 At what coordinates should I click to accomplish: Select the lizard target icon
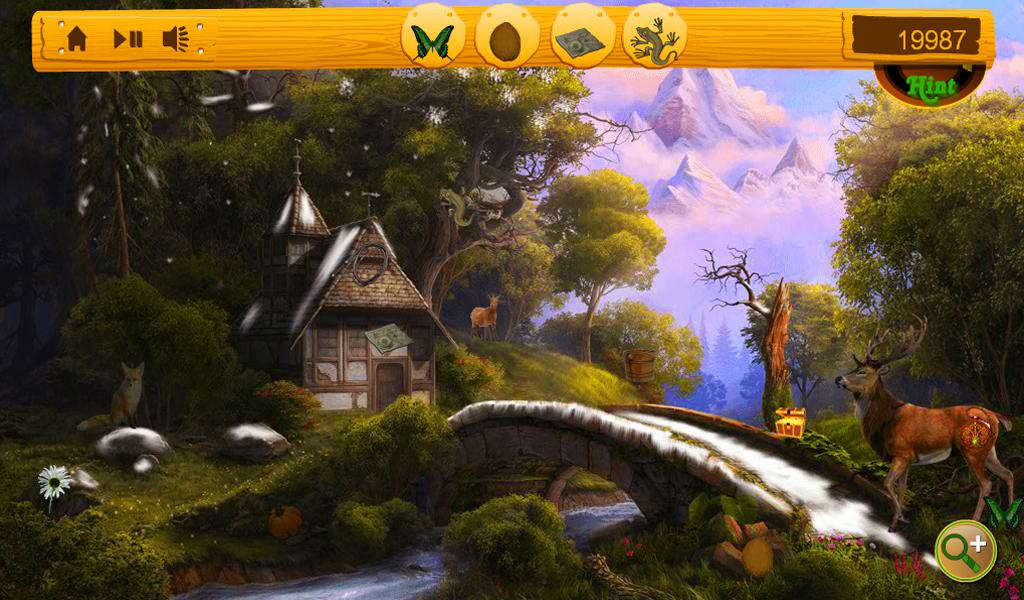click(x=654, y=41)
